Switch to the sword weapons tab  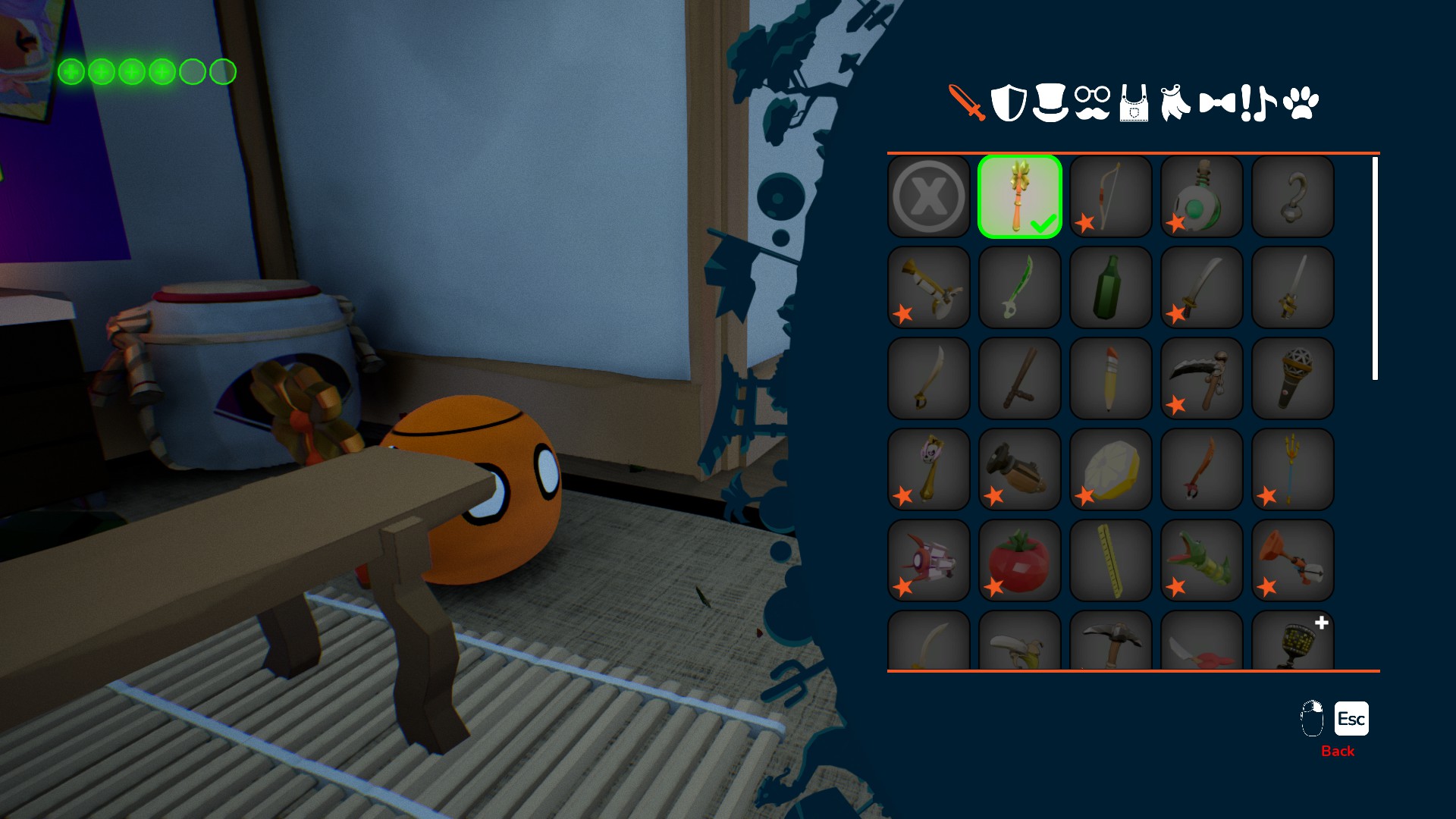tap(967, 102)
